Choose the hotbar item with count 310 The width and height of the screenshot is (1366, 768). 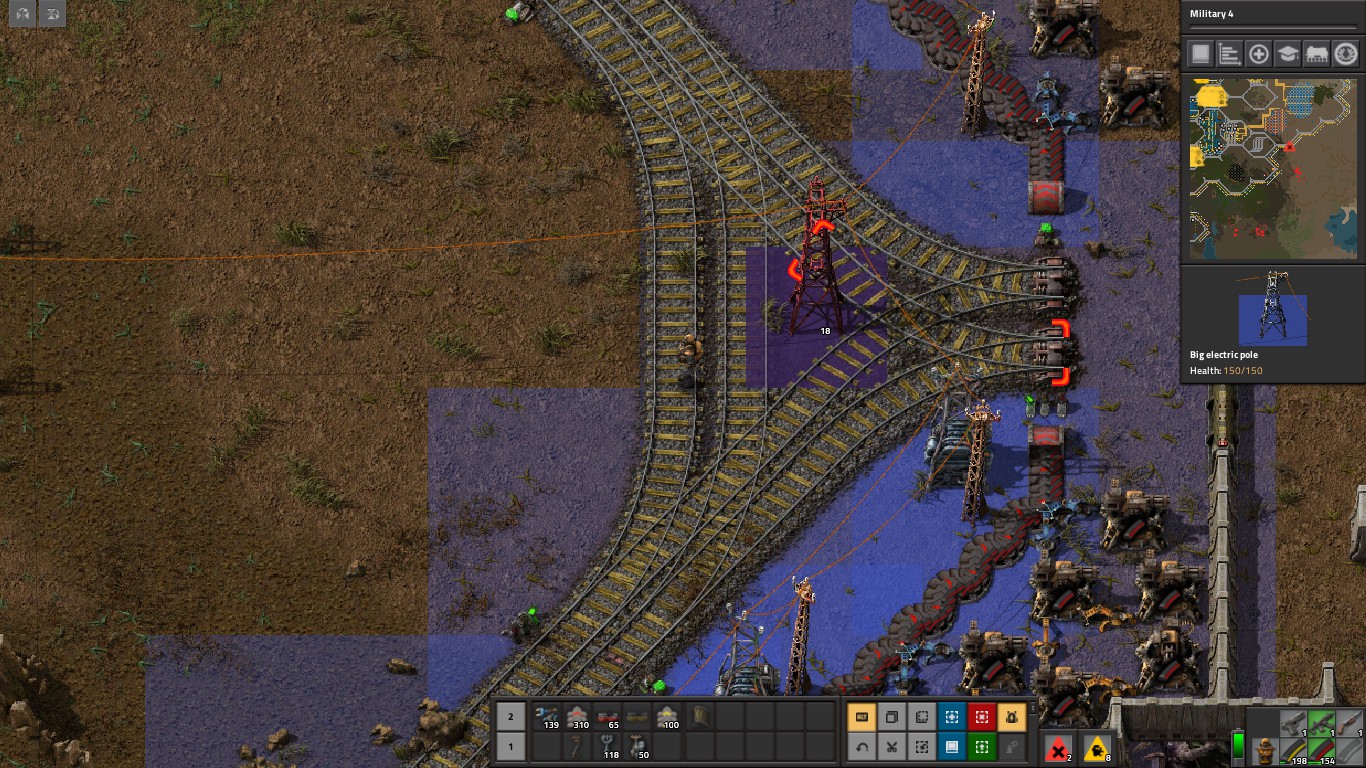pyautogui.click(x=577, y=716)
